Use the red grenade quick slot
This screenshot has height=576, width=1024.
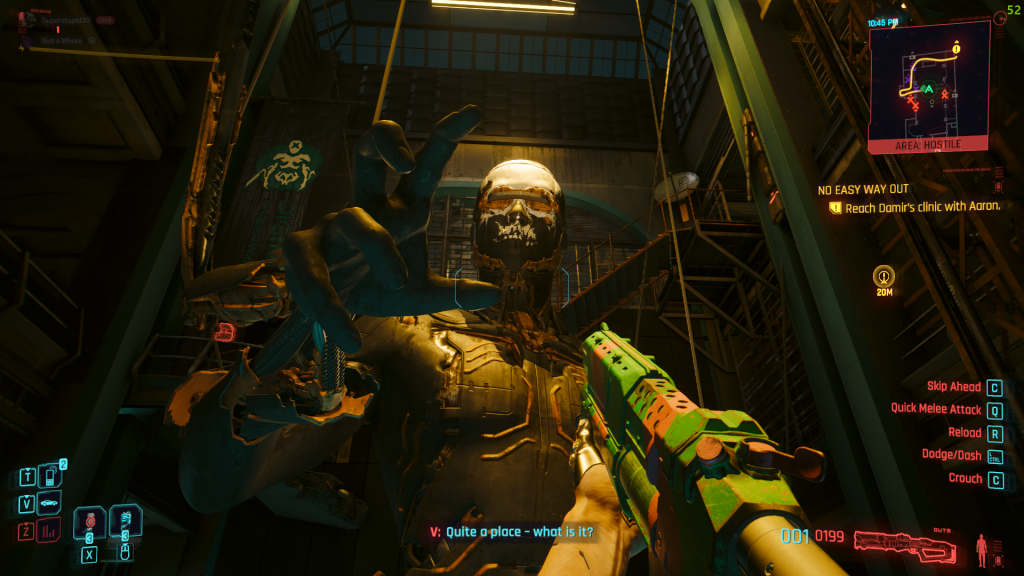tap(91, 521)
